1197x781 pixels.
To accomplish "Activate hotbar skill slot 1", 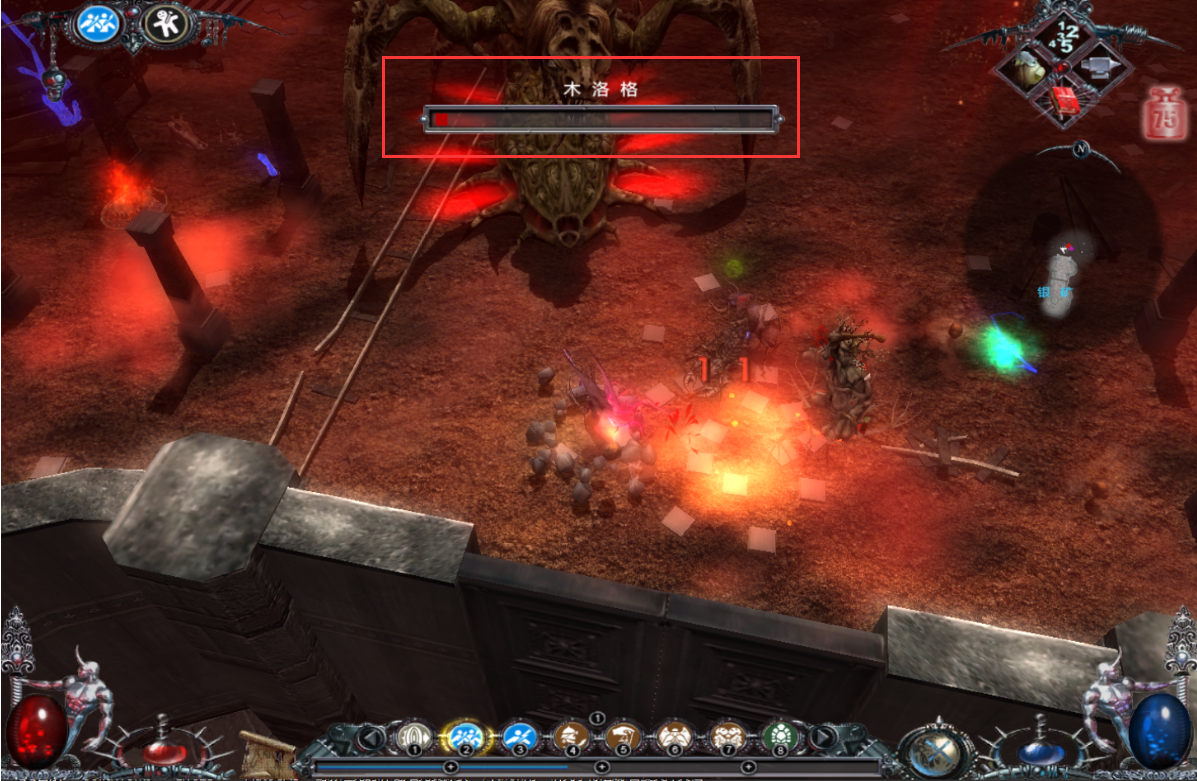I will pos(412,738).
